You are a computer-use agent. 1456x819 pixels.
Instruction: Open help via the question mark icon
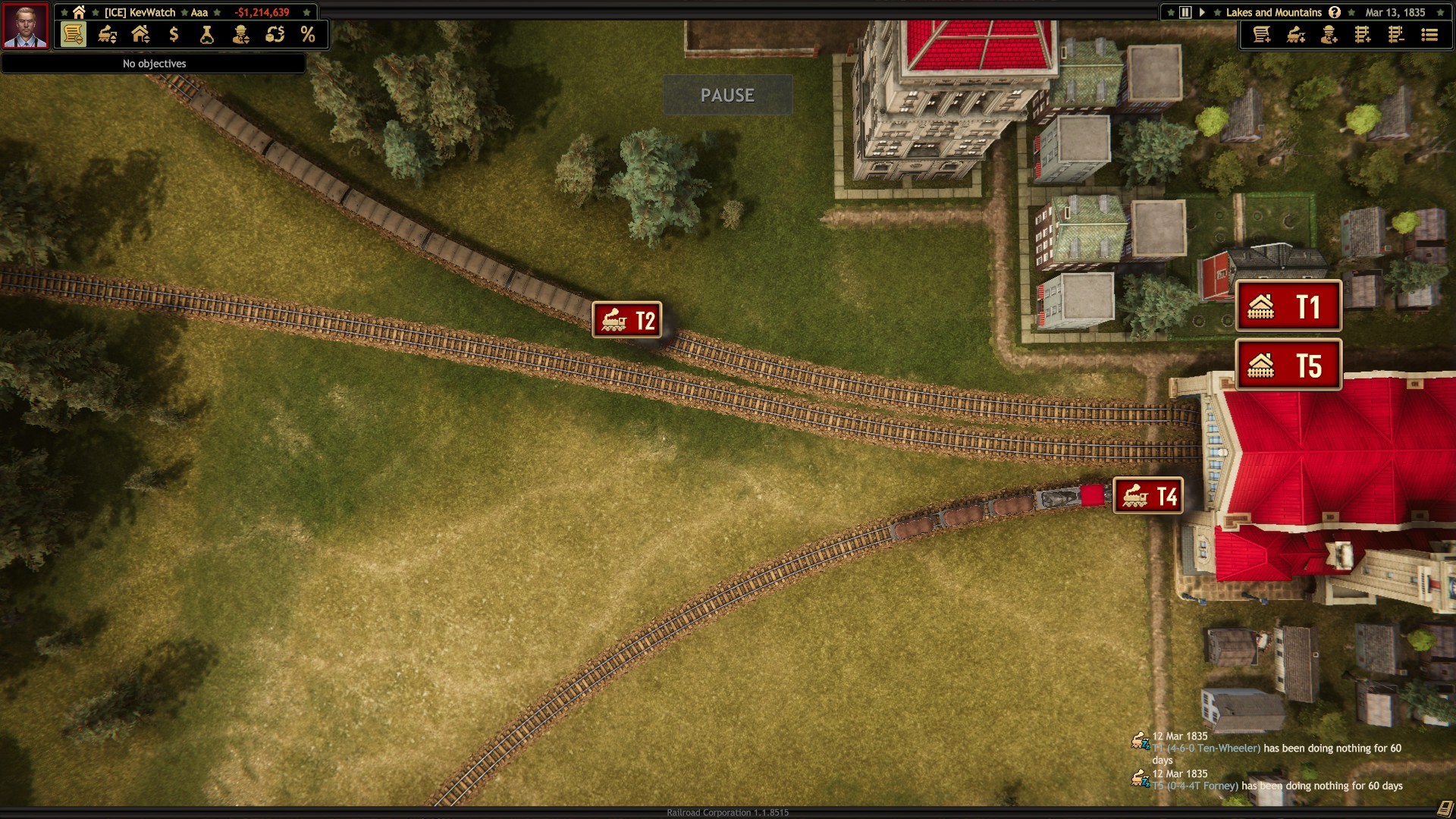point(1334,12)
